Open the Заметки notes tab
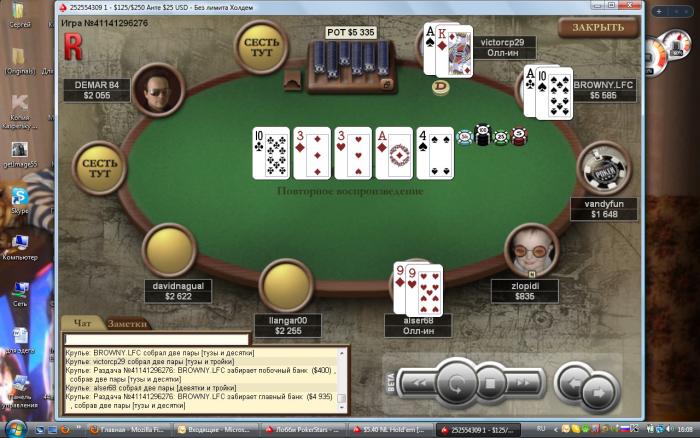 (127, 324)
